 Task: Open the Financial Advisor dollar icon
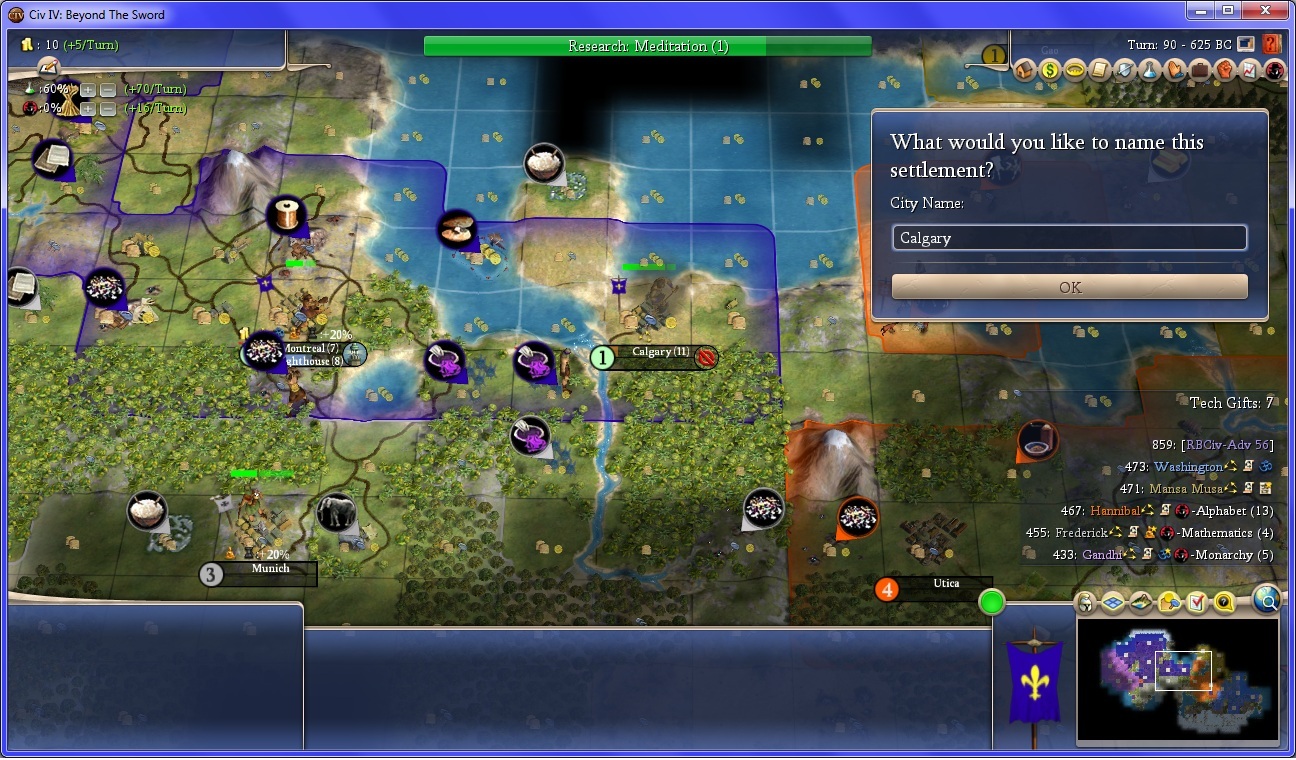pyautogui.click(x=1050, y=71)
